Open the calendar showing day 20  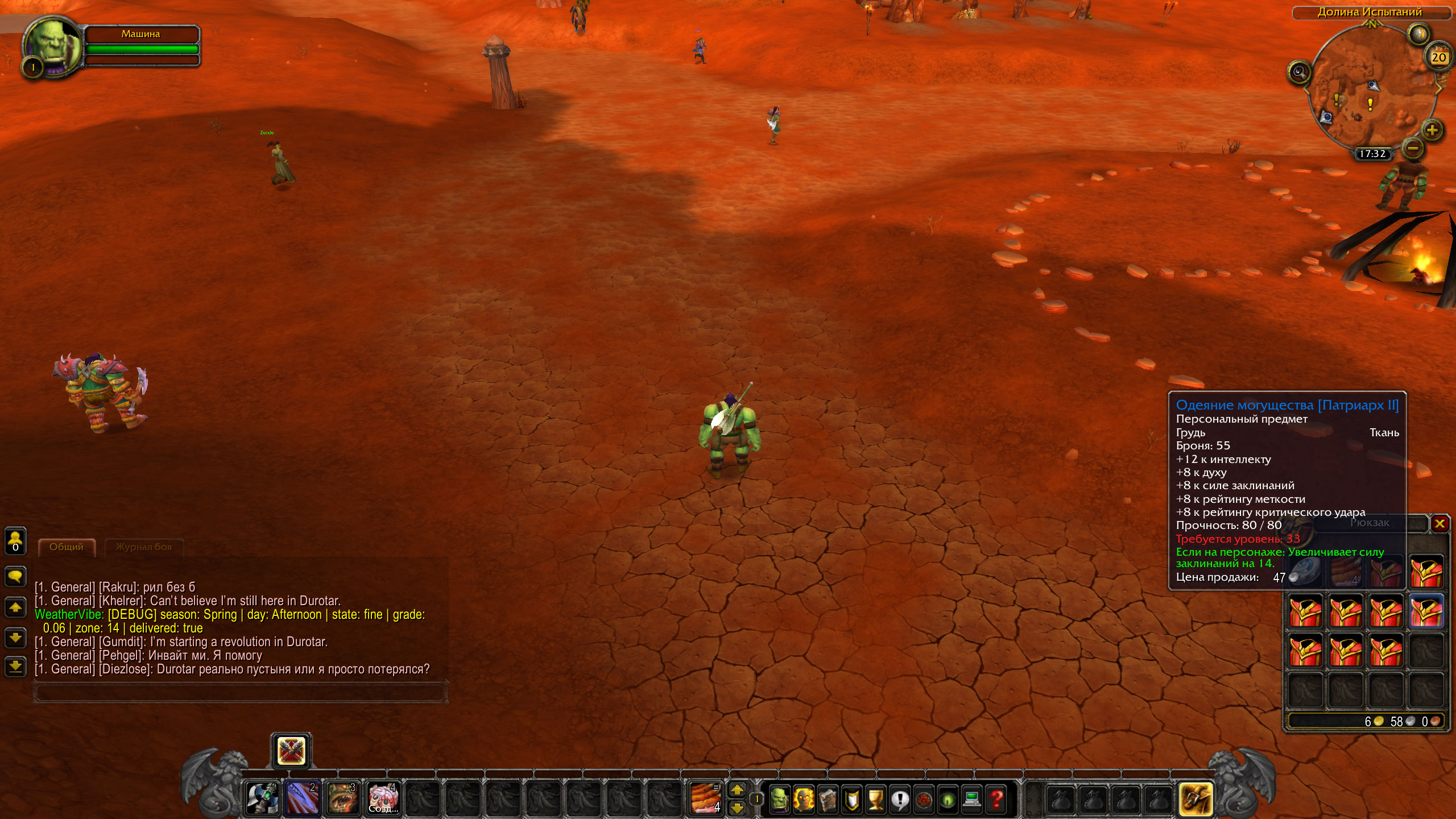click(x=1438, y=57)
